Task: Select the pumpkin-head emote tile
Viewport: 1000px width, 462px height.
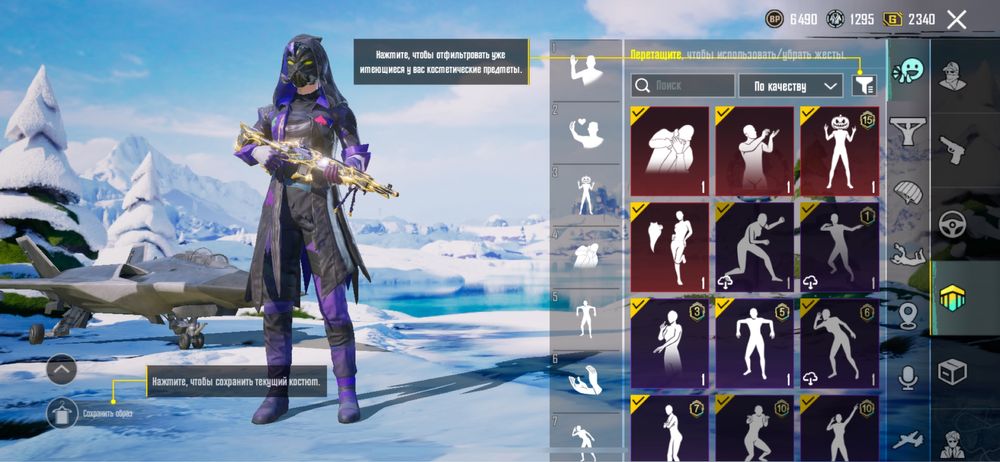Action: 840,151
